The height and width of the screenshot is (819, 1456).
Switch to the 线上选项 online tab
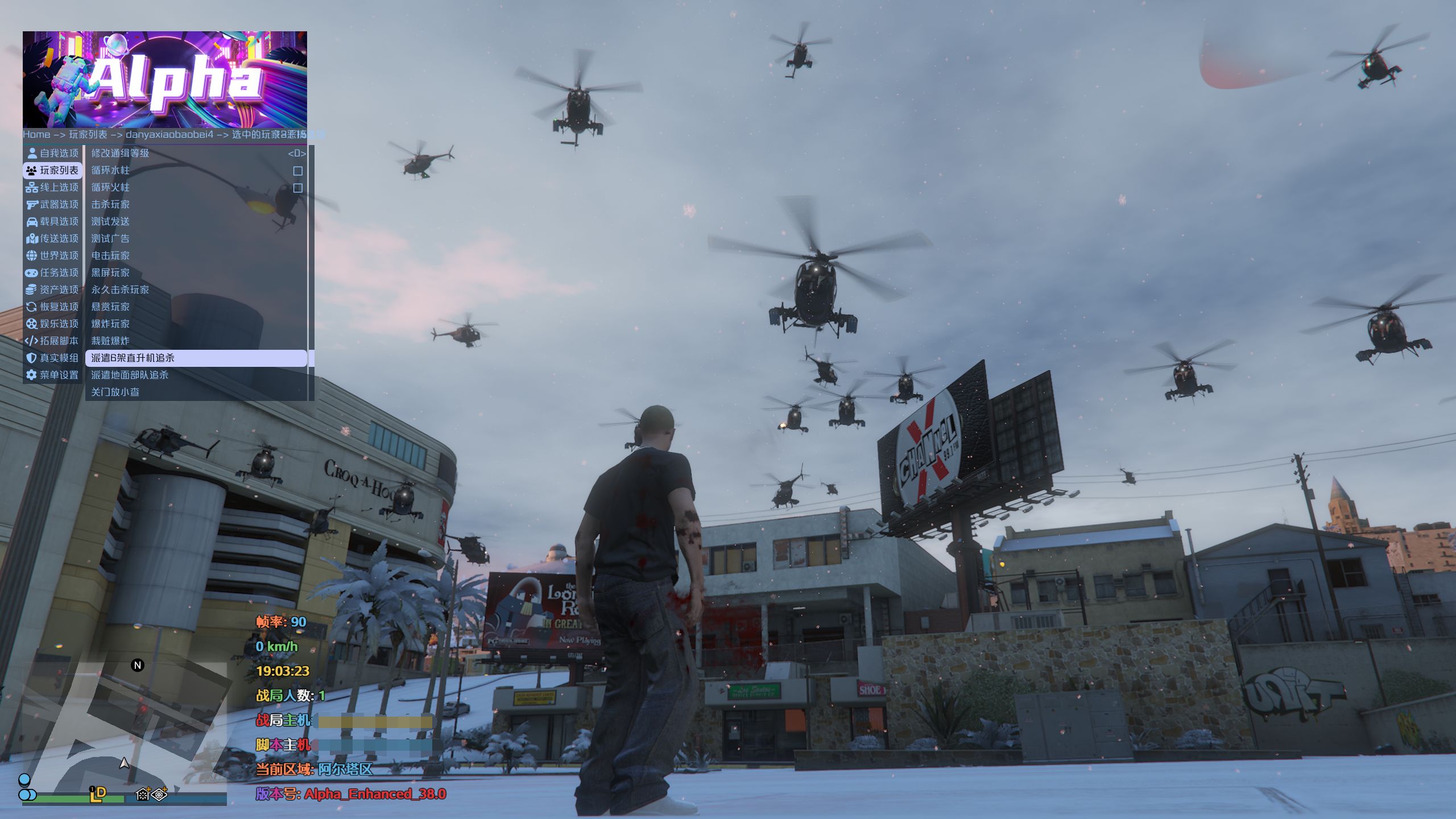click(x=53, y=187)
